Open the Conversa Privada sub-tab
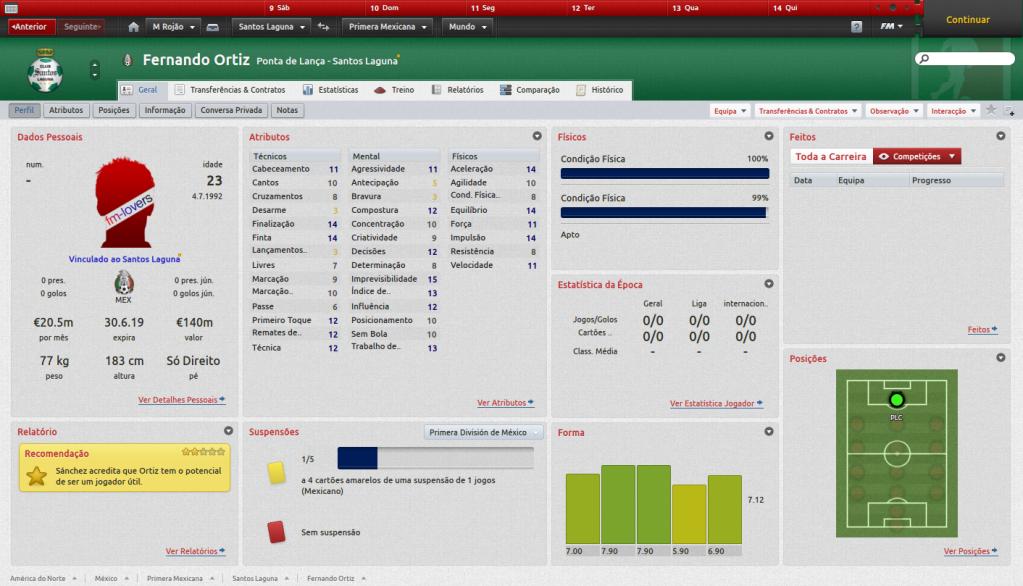This screenshot has height=586, width=1023. click(x=230, y=110)
